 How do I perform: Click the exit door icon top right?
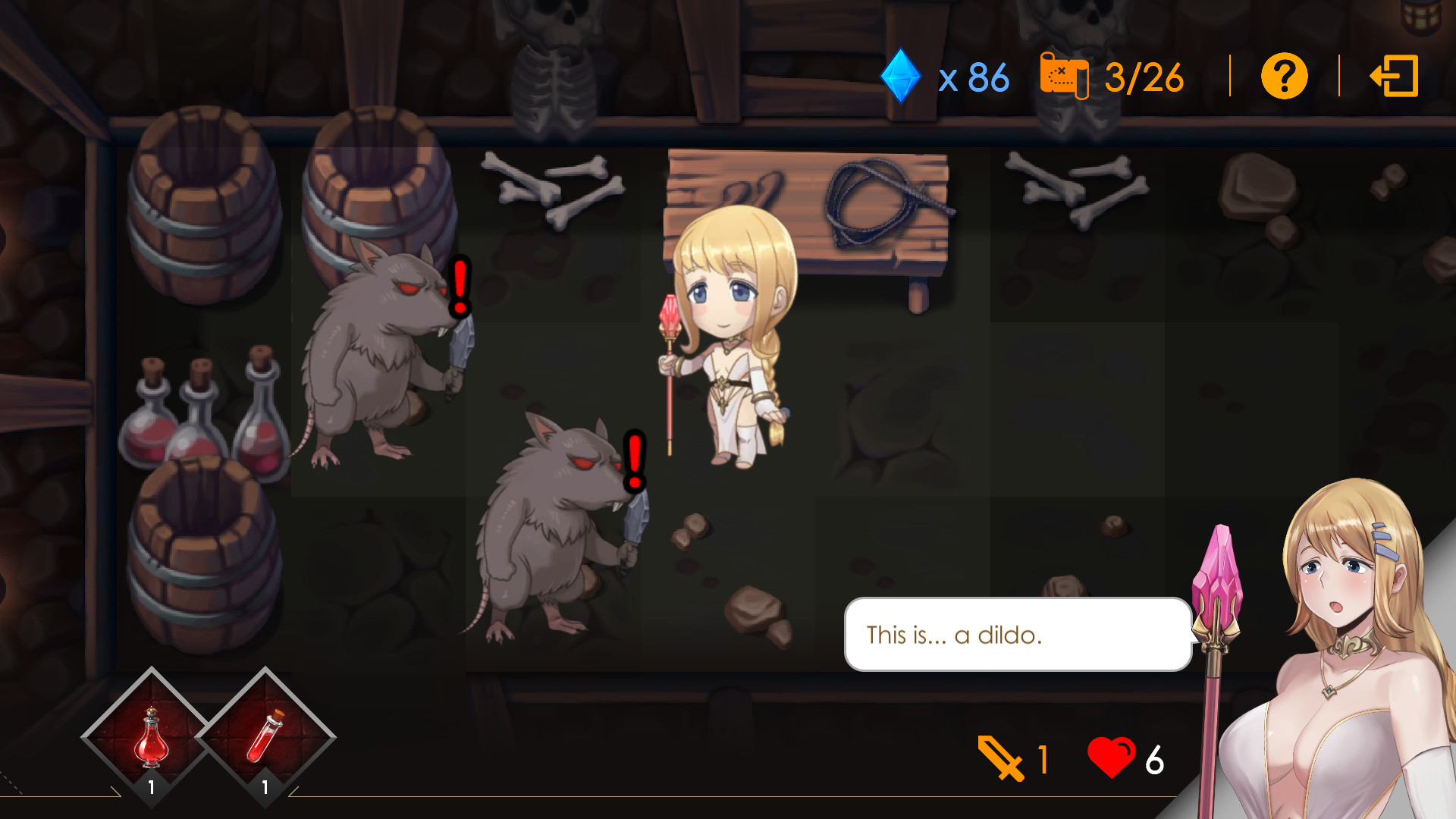[x=1395, y=76]
